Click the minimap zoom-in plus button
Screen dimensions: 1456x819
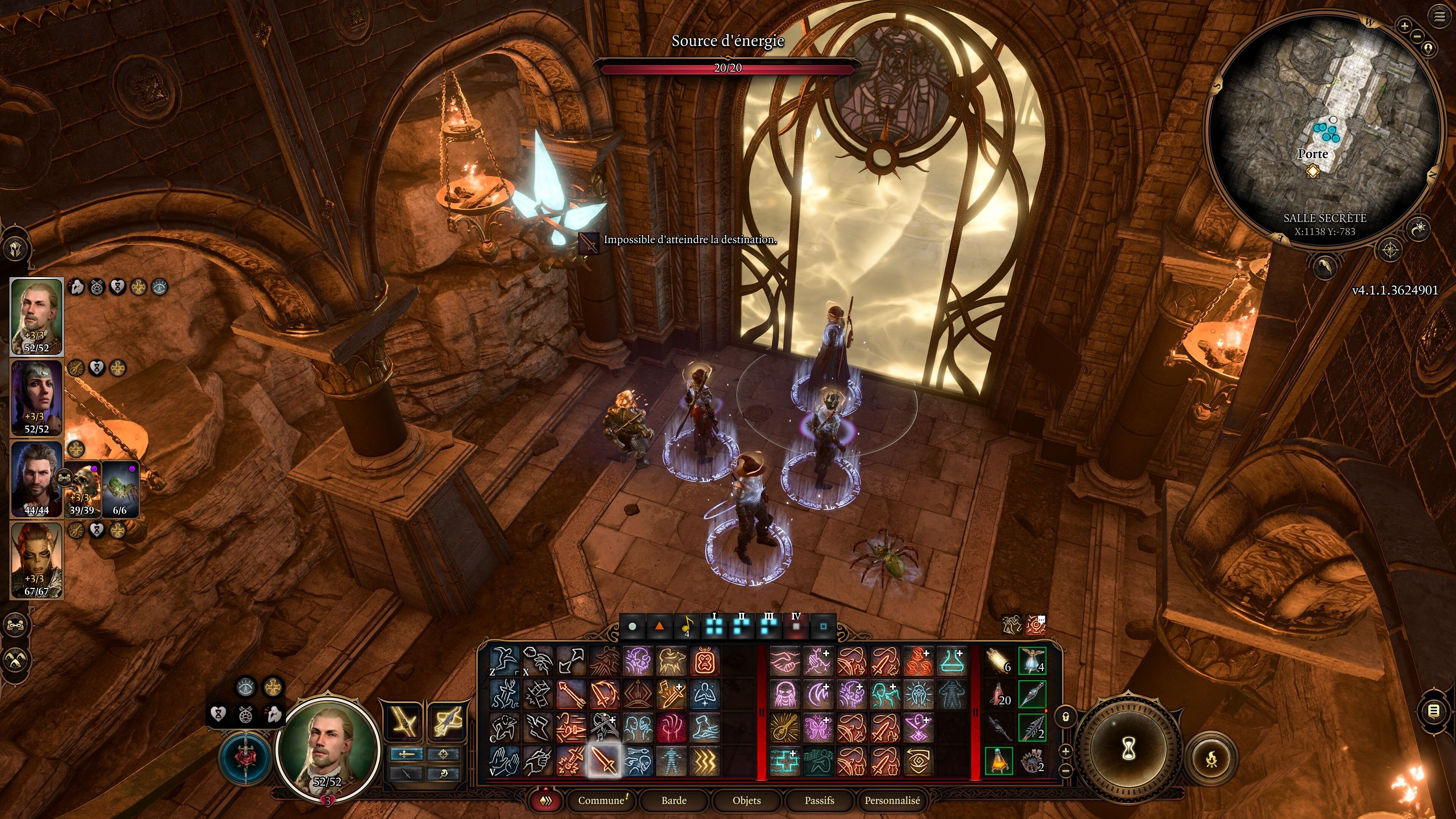click(1404, 25)
